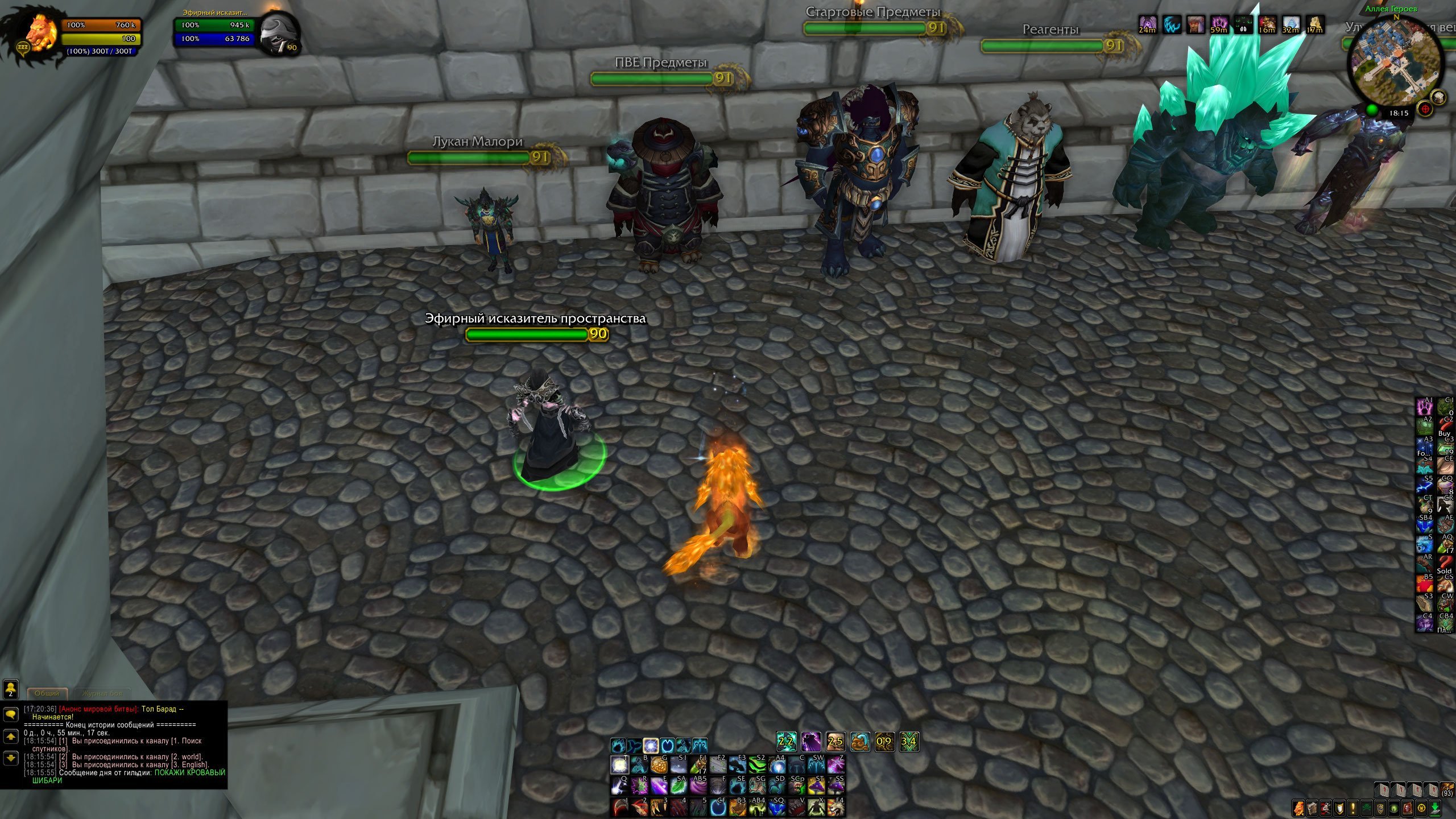This screenshot has height=819, width=1456.
Task: Open the quest log exclamation mark button
Action: pyautogui.click(x=1352, y=808)
